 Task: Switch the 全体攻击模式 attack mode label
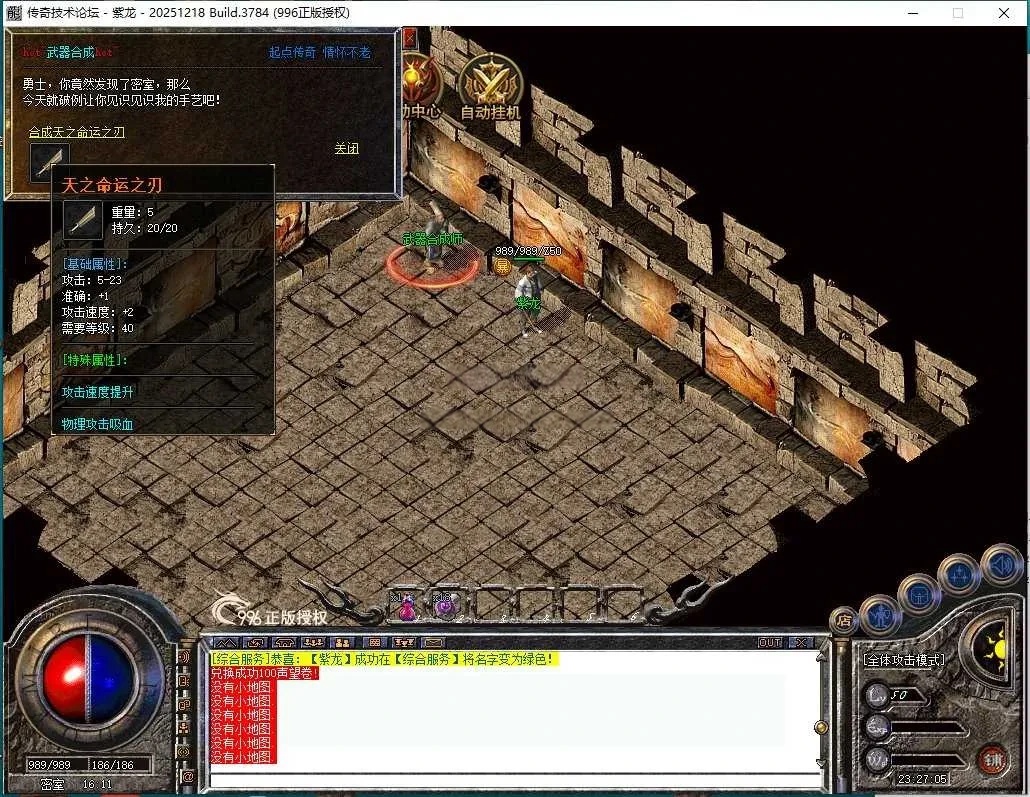click(x=905, y=660)
